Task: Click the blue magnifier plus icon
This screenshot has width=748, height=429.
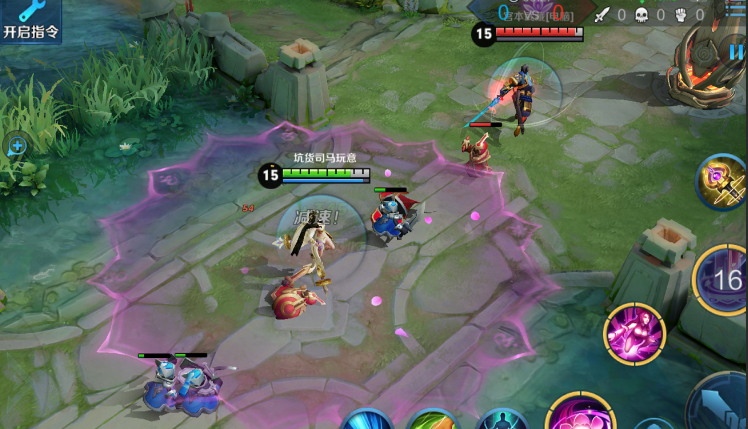Action: click(17, 146)
